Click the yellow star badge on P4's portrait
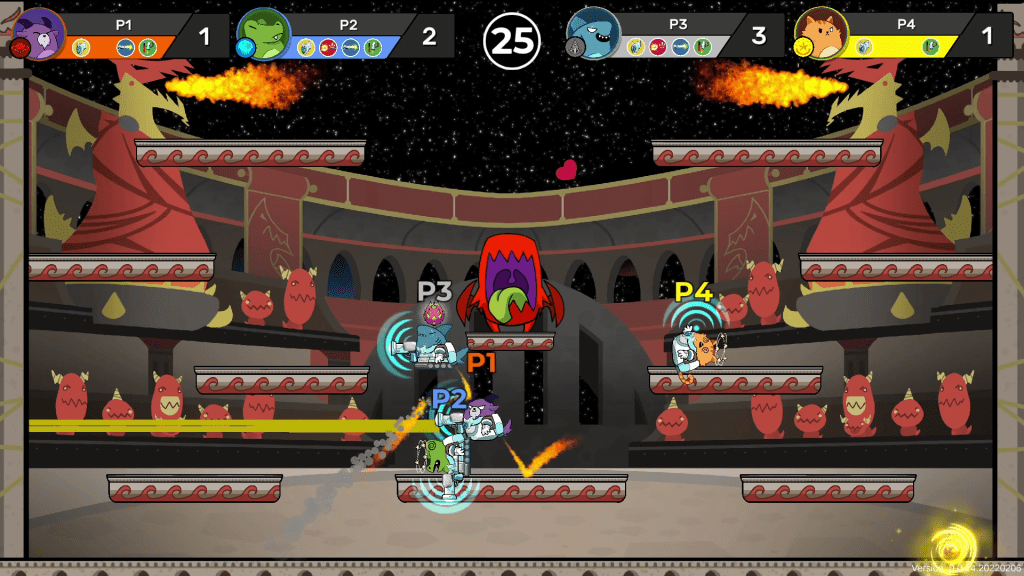Viewport: 1024px width, 576px height. [801, 47]
